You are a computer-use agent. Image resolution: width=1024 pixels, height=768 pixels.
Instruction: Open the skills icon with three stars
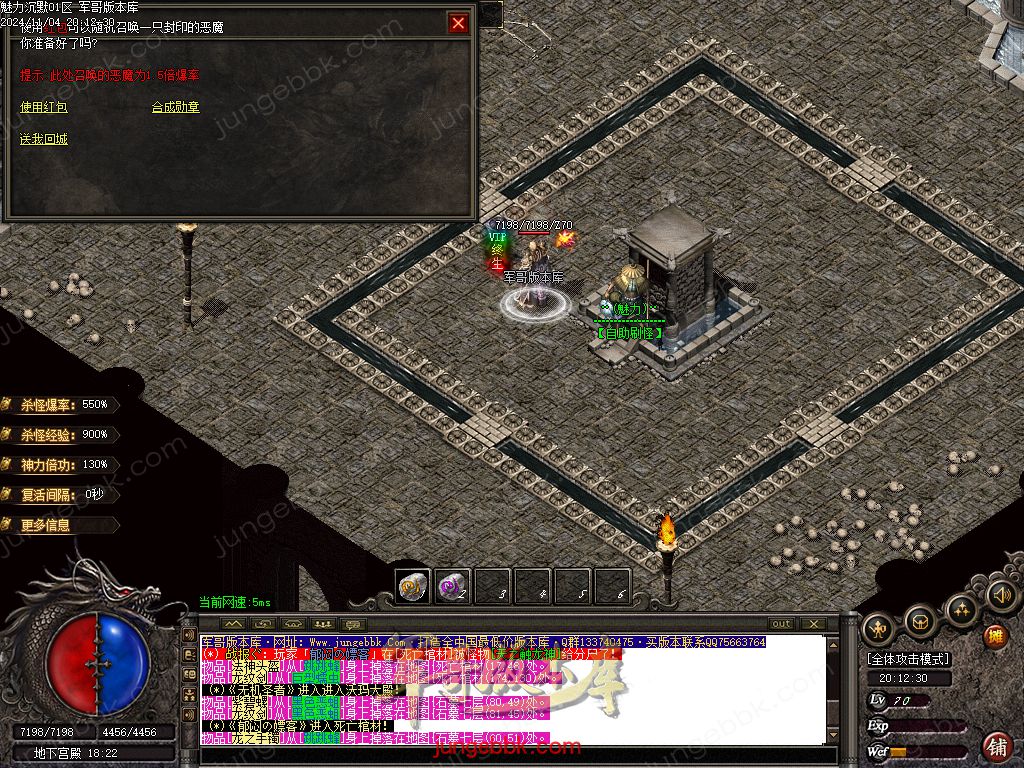(961, 609)
